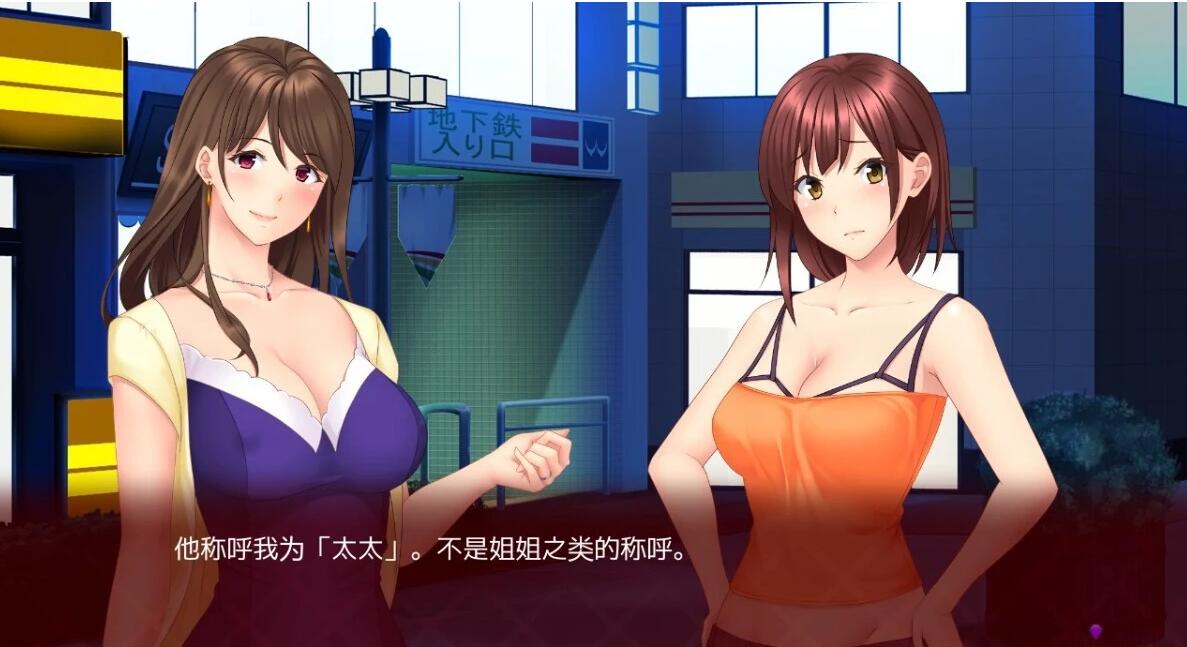Click the purple gem continue indicator
Image resolution: width=1187 pixels, height=647 pixels.
[1095, 631]
